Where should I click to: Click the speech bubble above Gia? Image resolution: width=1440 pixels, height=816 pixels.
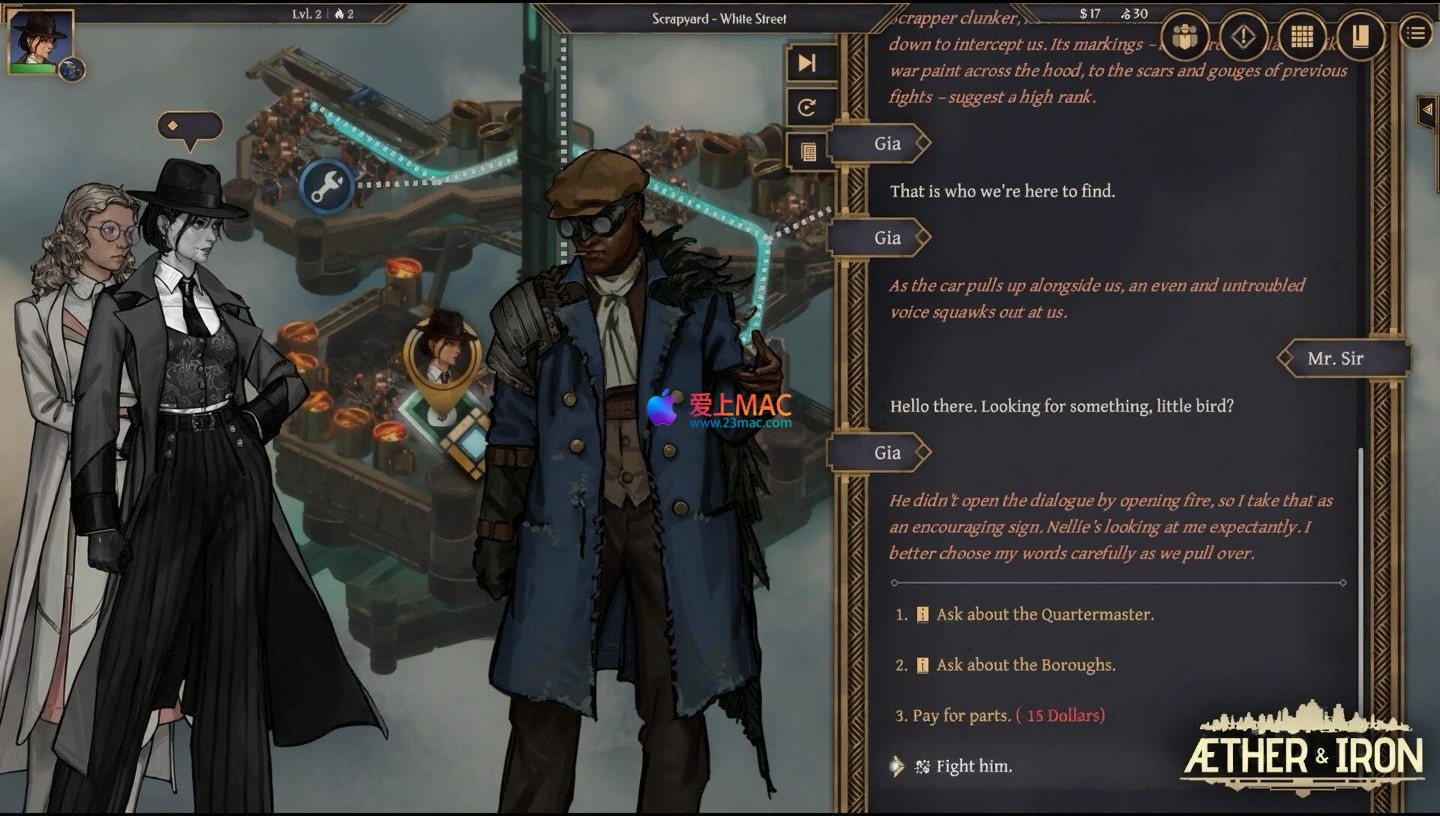pos(189,126)
